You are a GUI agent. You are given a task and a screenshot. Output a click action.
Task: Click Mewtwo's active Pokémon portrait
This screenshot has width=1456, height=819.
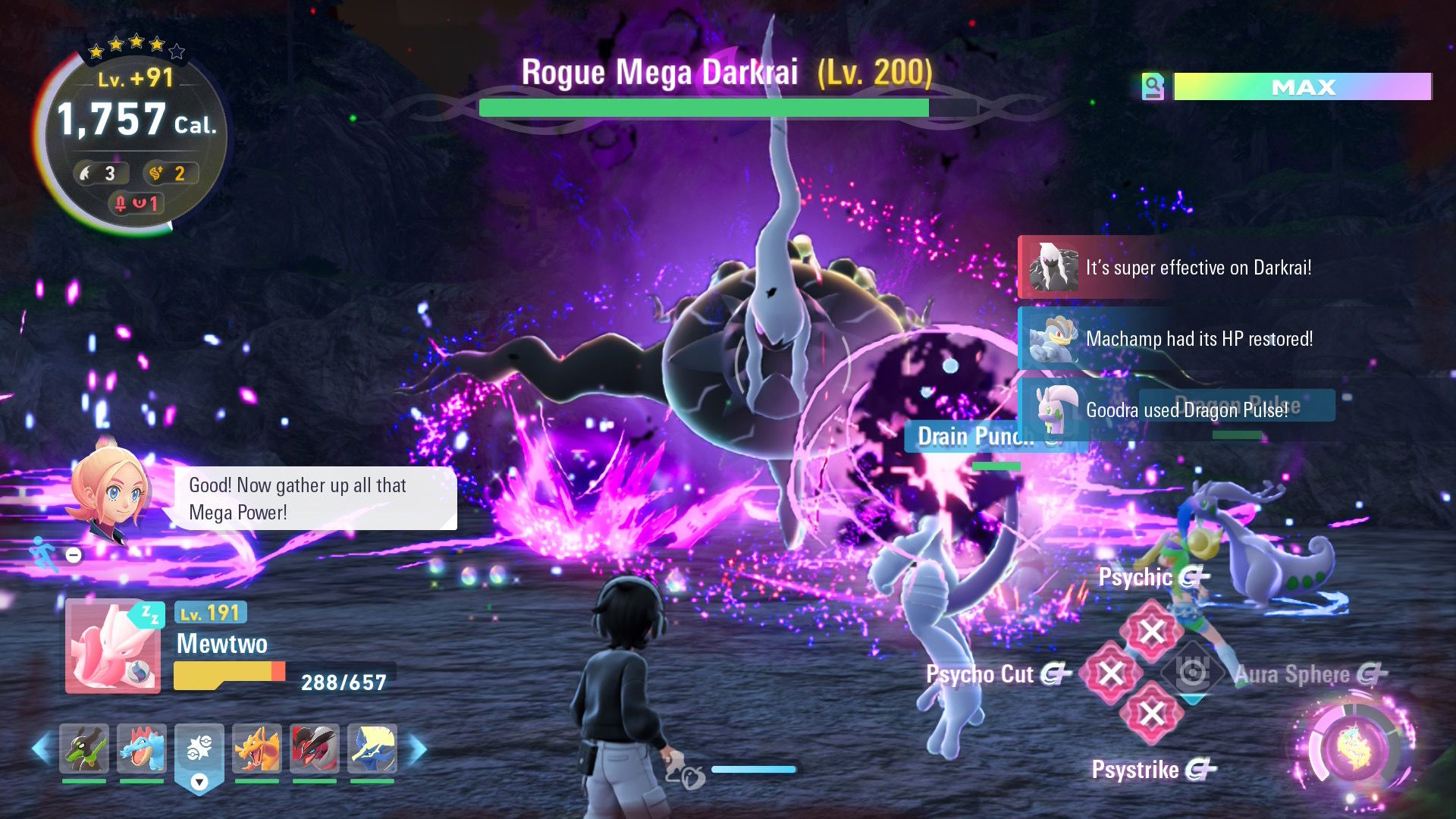click(x=113, y=646)
